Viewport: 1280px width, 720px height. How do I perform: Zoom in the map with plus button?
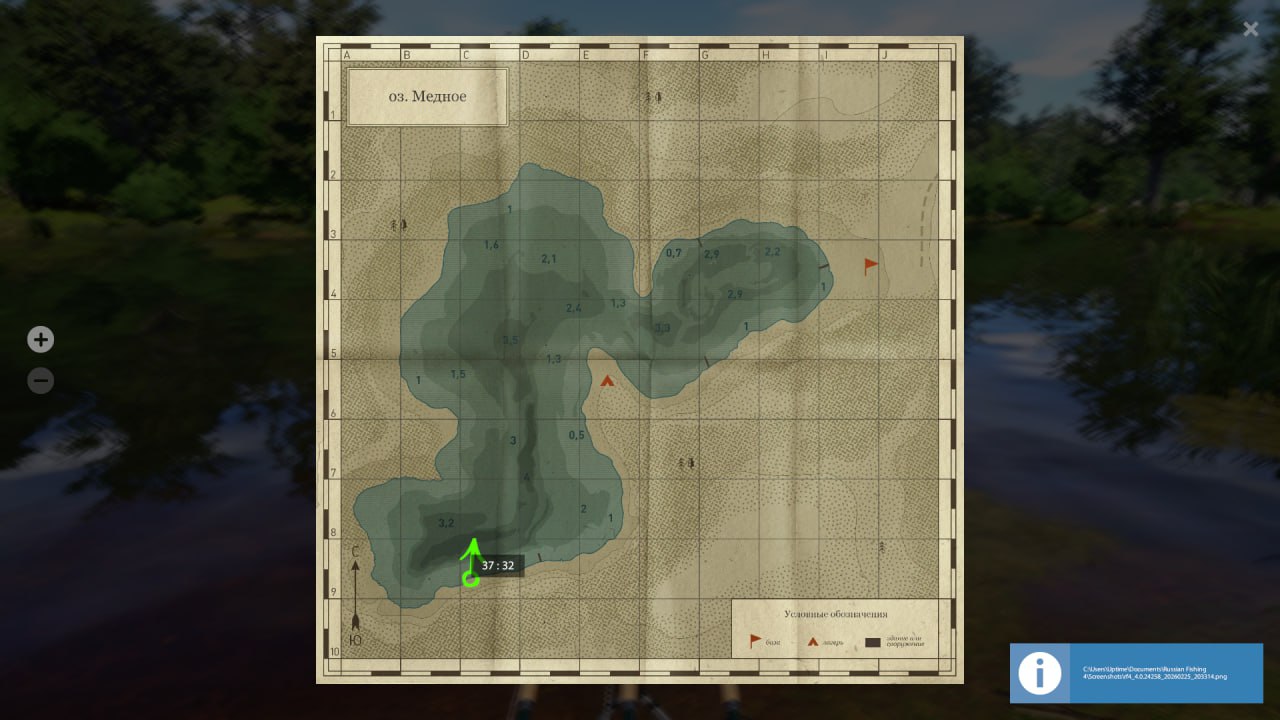click(x=40, y=340)
